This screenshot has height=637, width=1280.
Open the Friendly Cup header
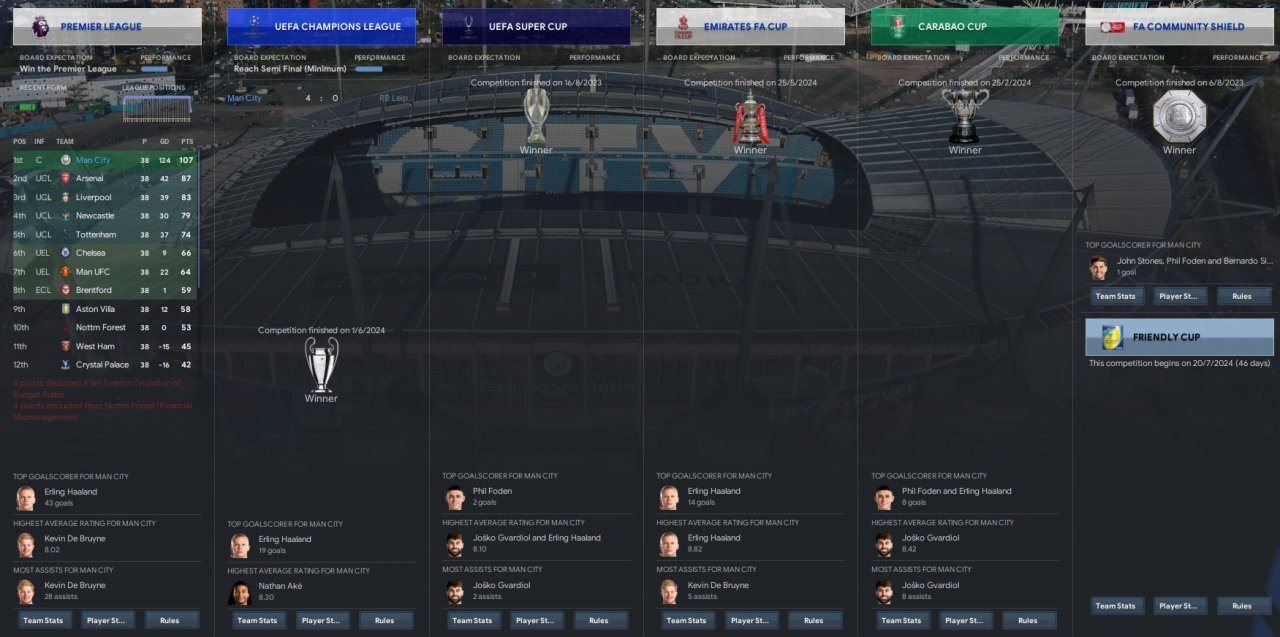pyautogui.click(x=1179, y=337)
